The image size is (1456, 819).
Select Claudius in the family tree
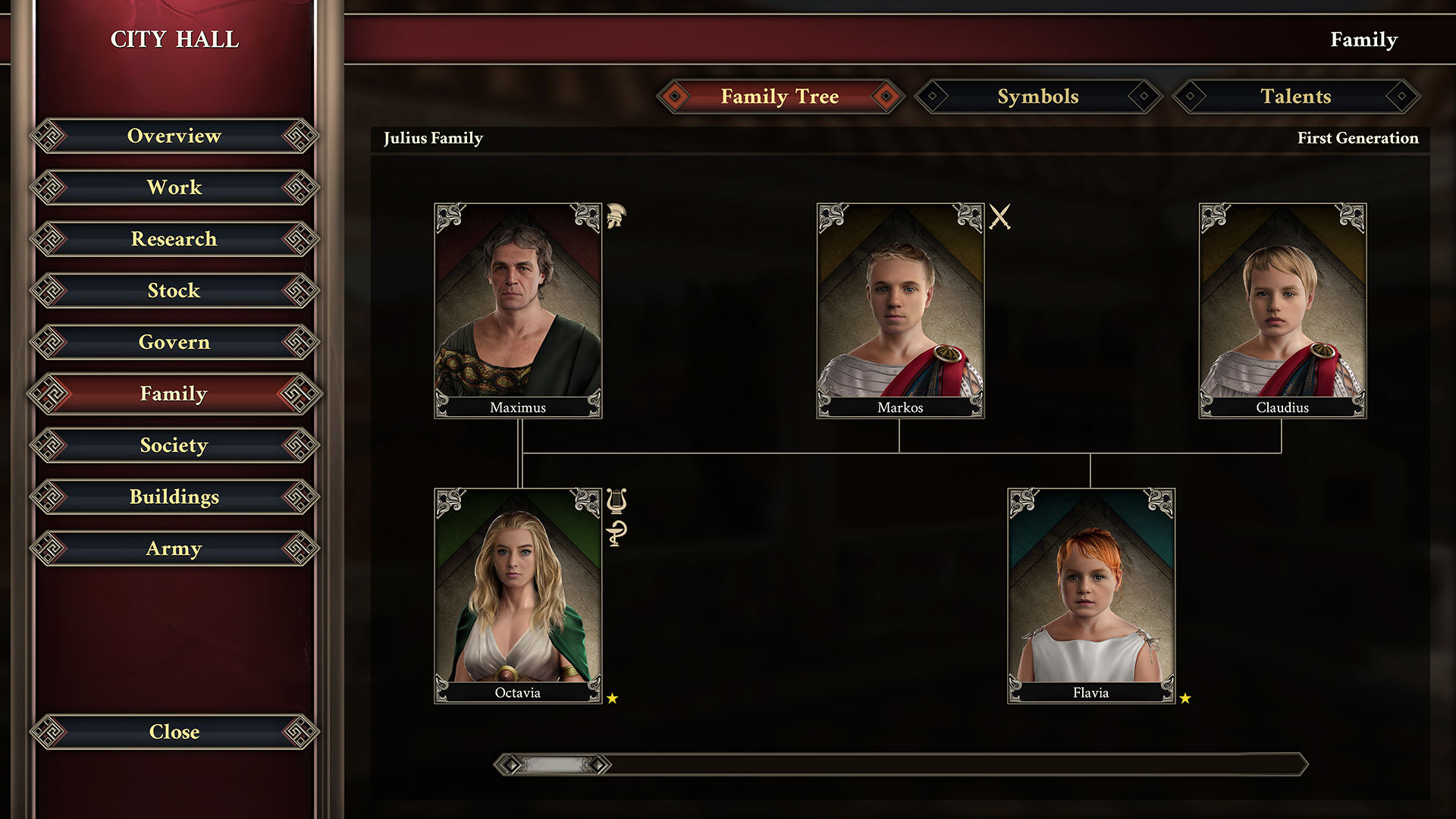pos(1282,310)
